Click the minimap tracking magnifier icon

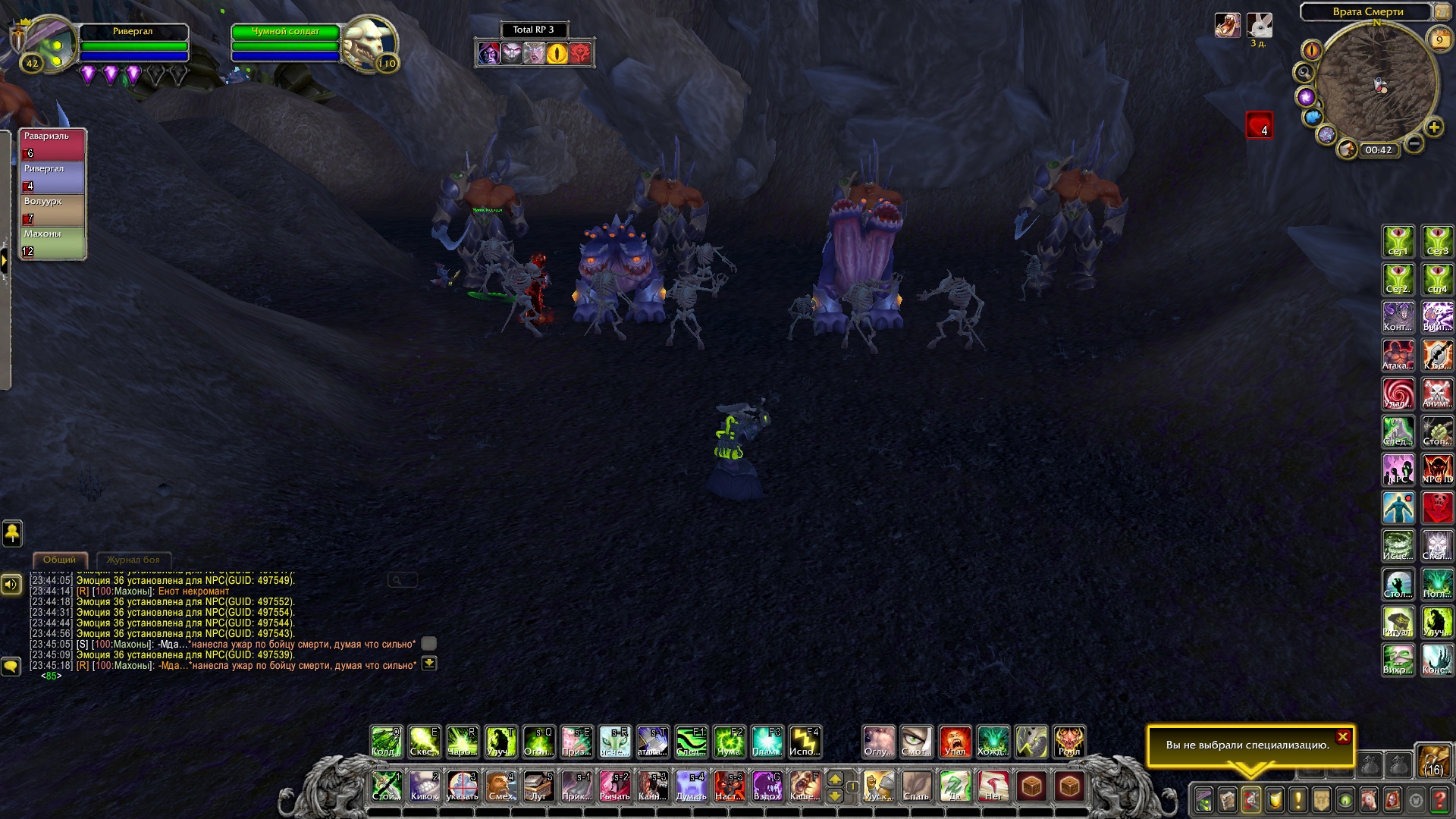pyautogui.click(x=1304, y=73)
